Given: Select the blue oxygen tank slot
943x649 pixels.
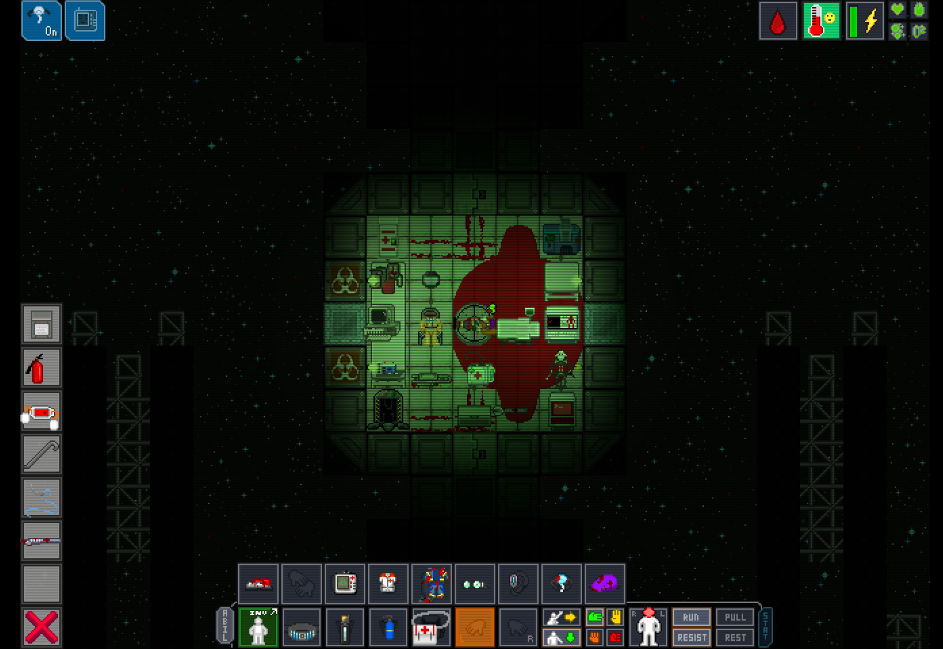Looking at the screenshot, I should (x=388, y=627).
